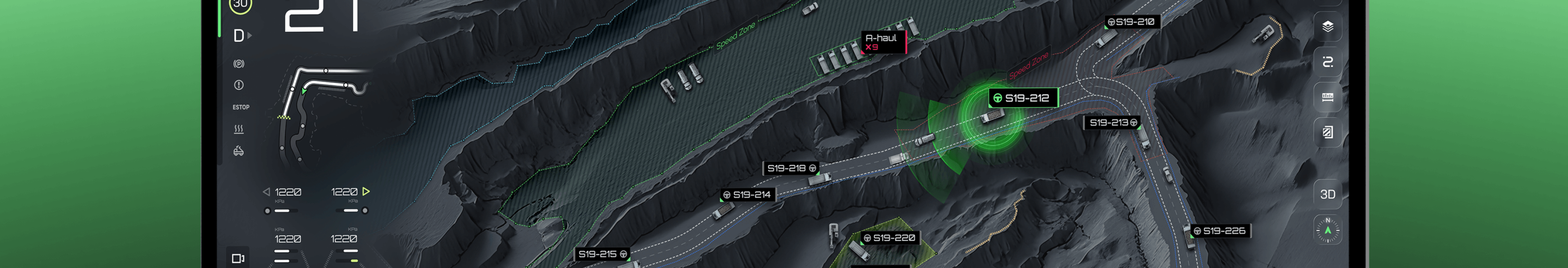
Task: Open the camera view button
Action: pyautogui.click(x=238, y=258)
